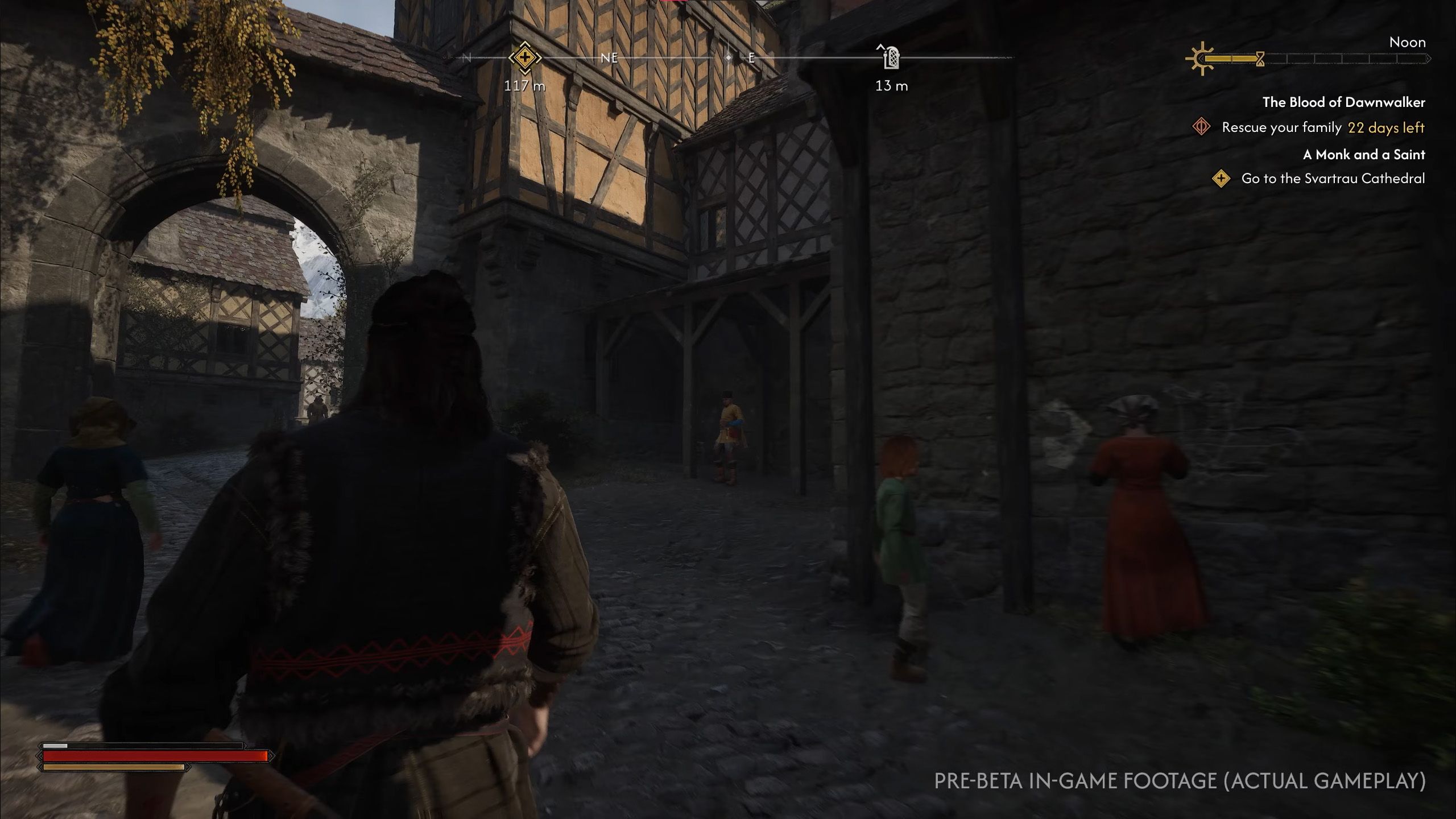Screen dimensions: 1456x819
Task: Select the door marker on the compass
Action: [x=891, y=57]
